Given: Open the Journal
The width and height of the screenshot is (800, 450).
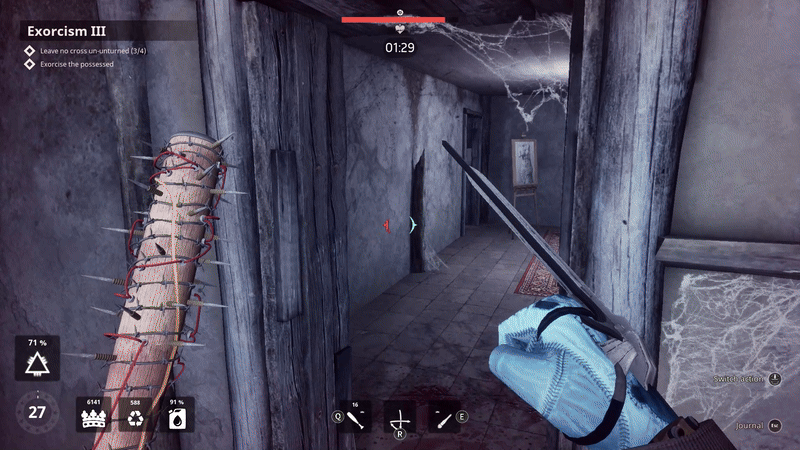Looking at the screenshot, I should point(749,426).
